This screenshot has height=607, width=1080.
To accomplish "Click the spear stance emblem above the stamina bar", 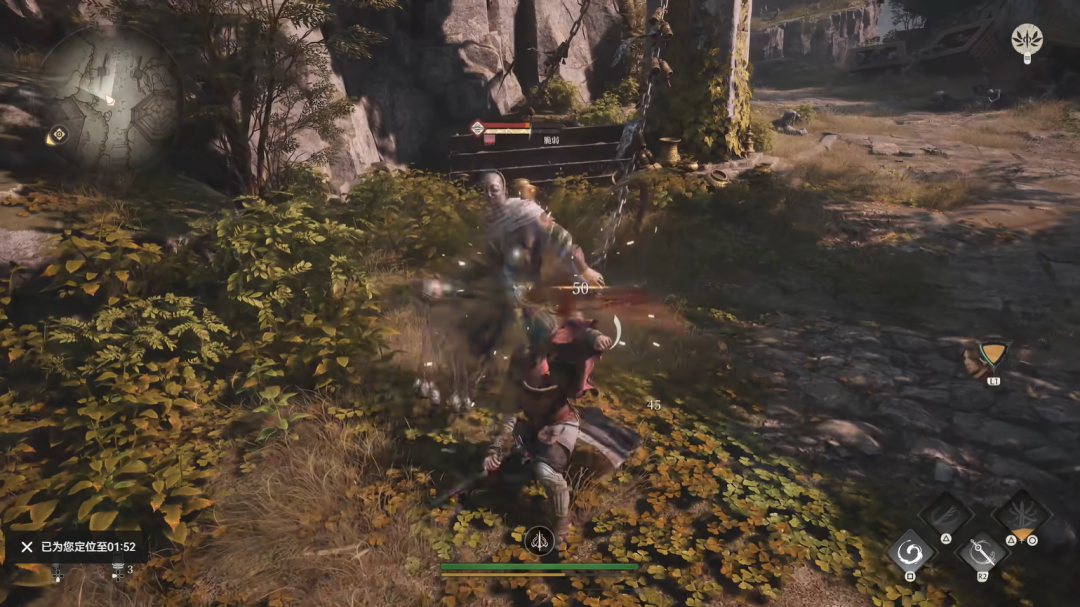I will (x=538, y=542).
